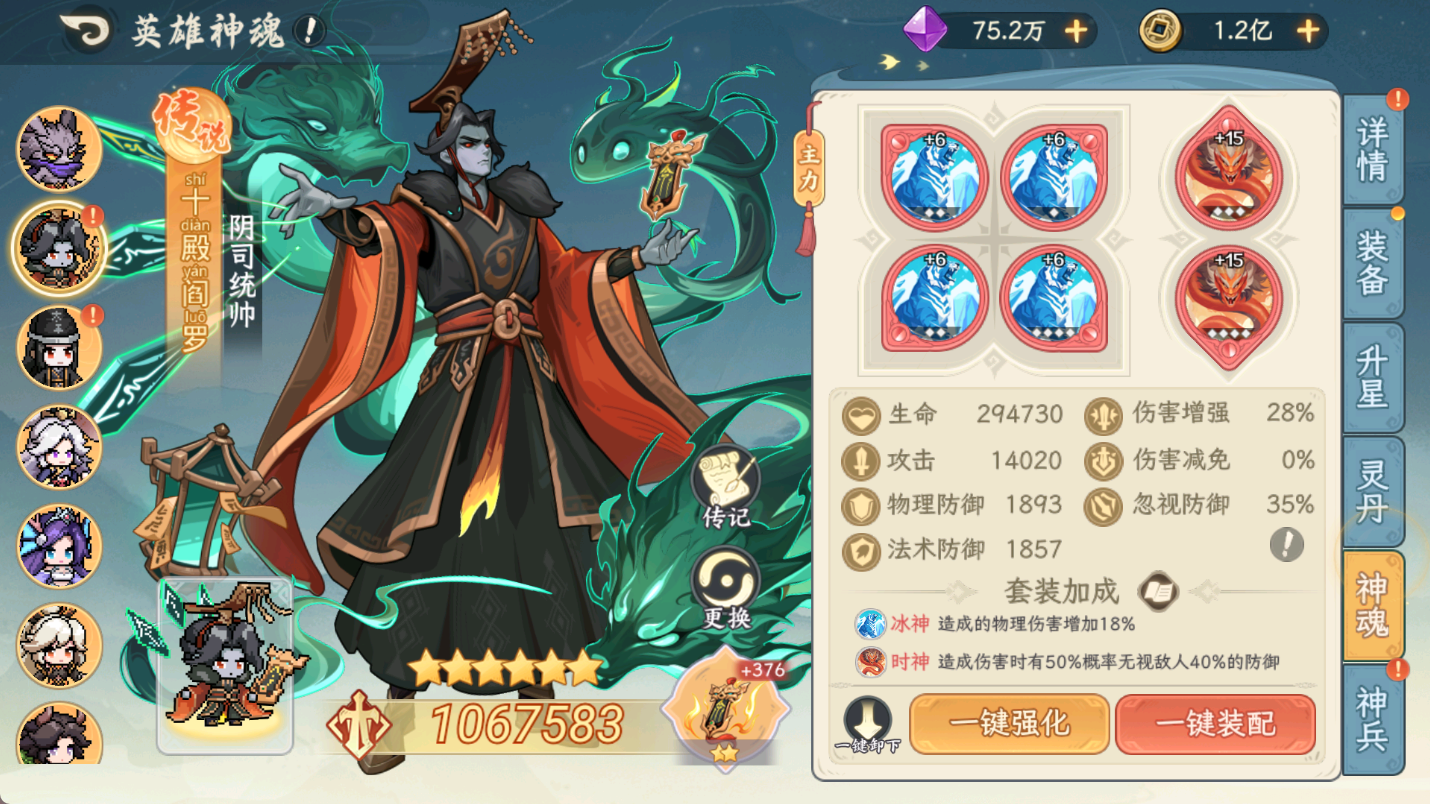Click the purple gem currency icon
Image resolution: width=1430 pixels, height=804 pixels.
point(924,31)
